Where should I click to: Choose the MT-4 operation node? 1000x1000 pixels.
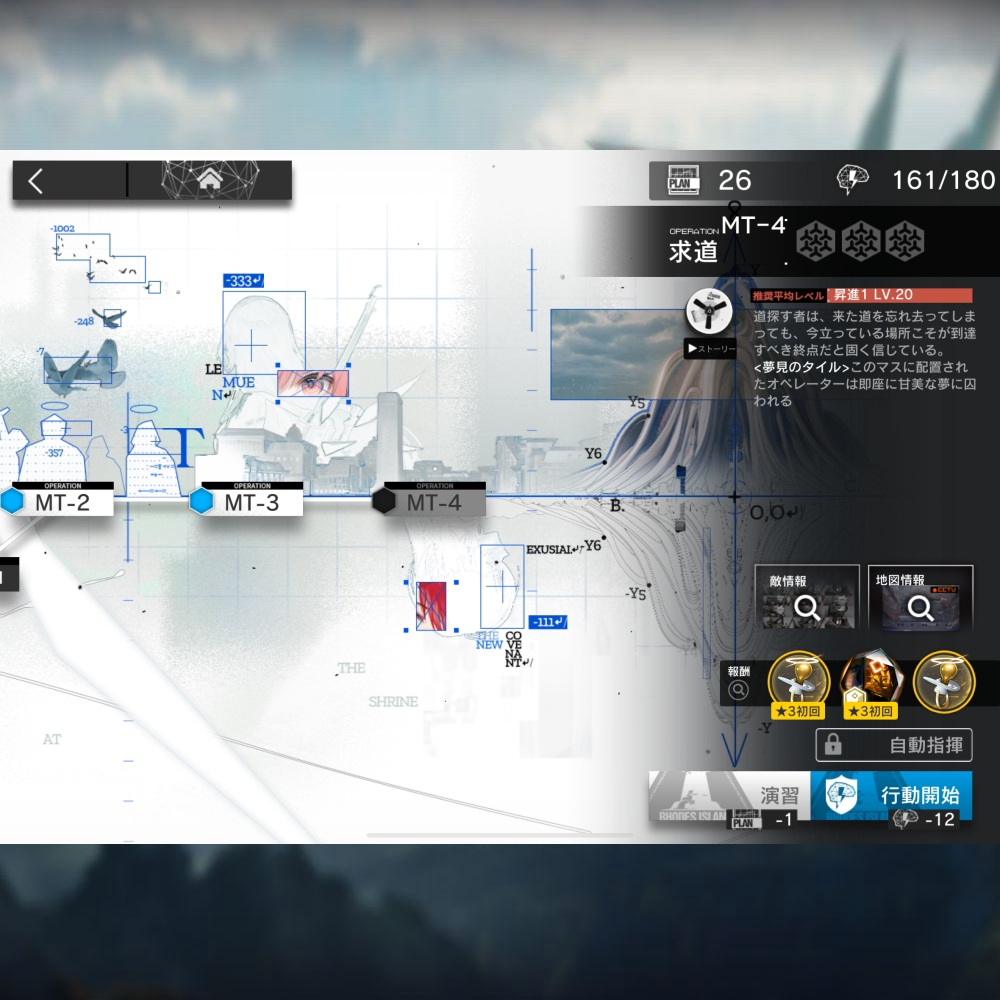click(x=432, y=501)
